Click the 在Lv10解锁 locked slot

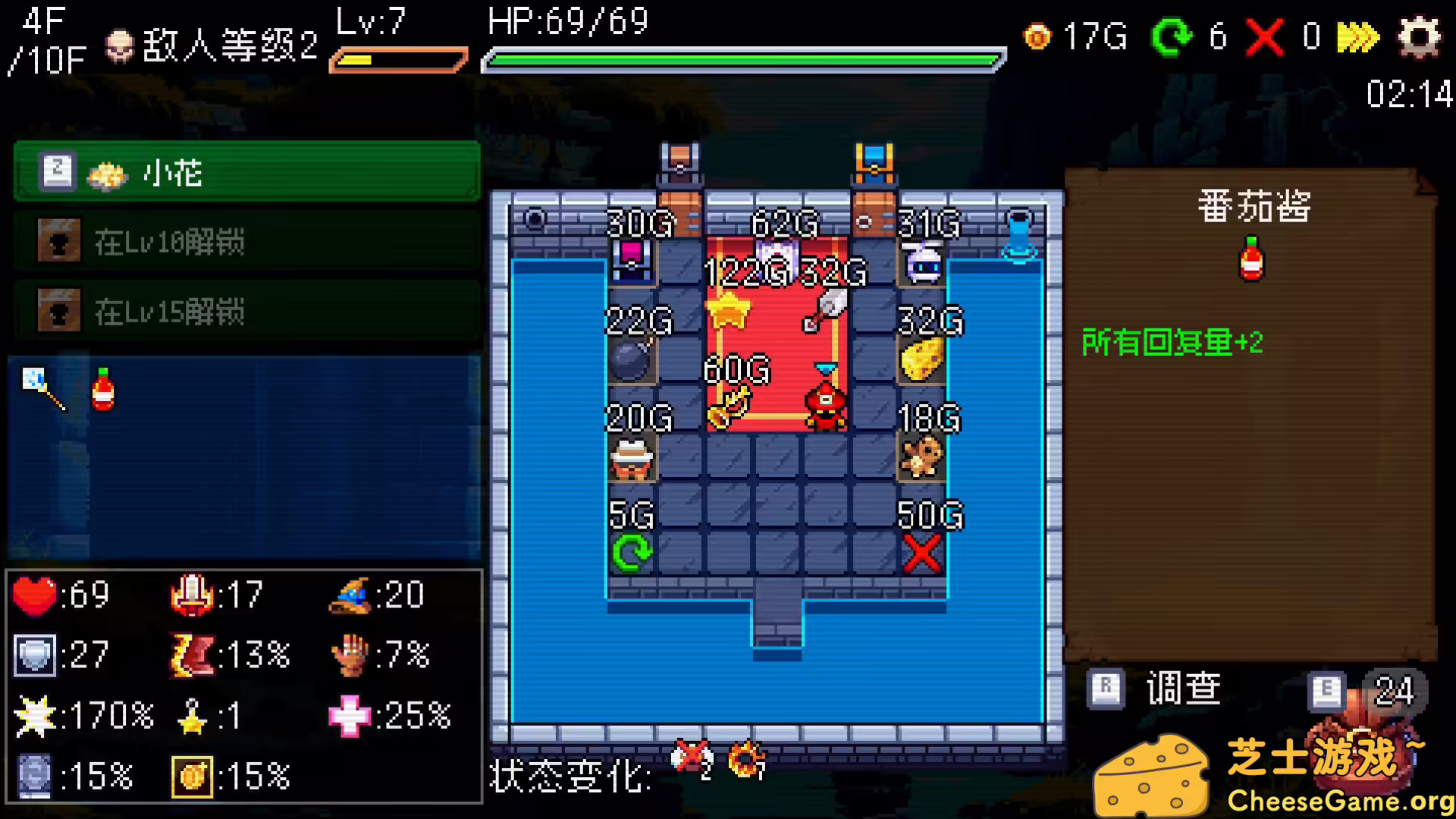pos(246,241)
